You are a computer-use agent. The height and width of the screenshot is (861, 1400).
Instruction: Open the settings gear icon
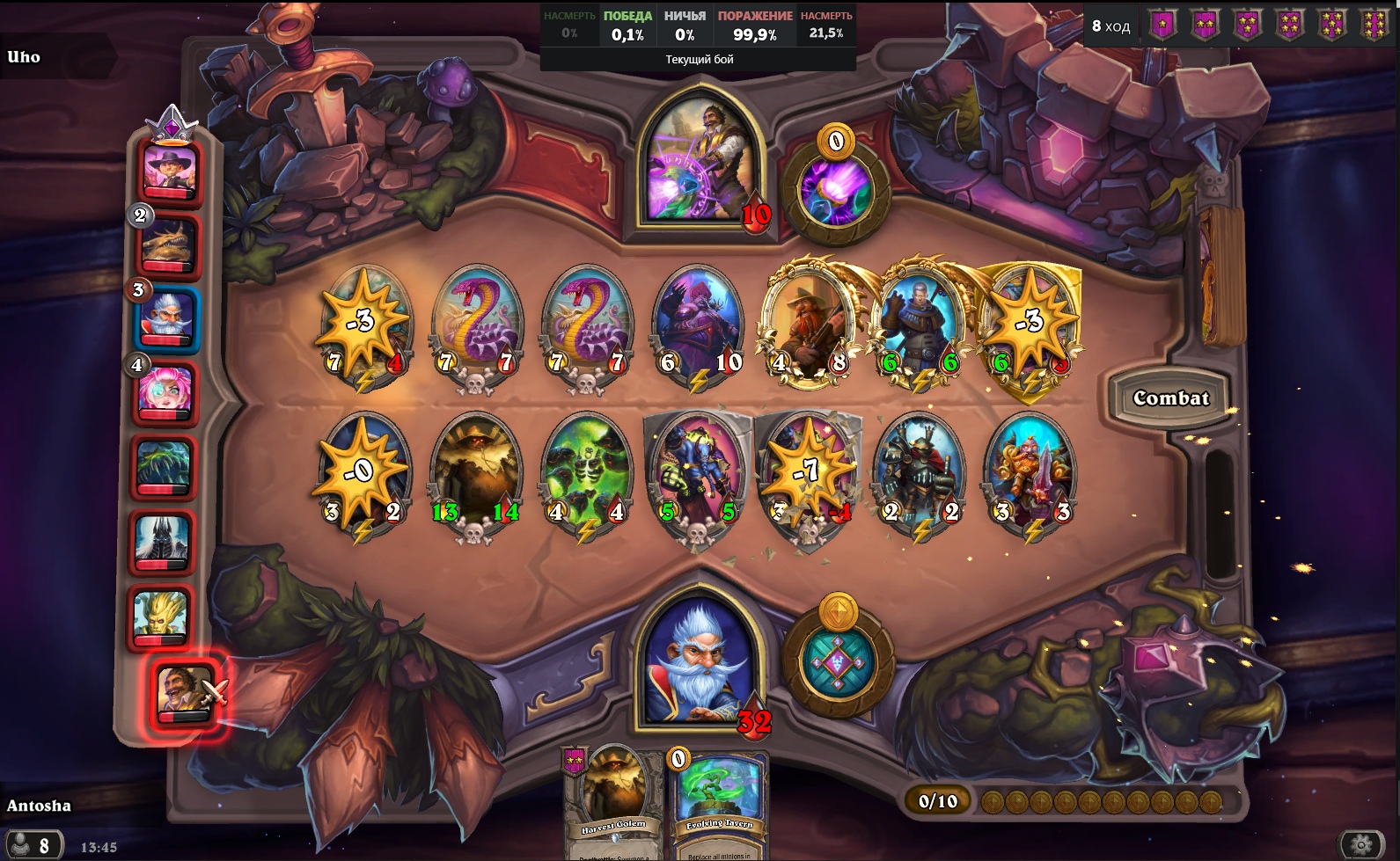[1360, 845]
